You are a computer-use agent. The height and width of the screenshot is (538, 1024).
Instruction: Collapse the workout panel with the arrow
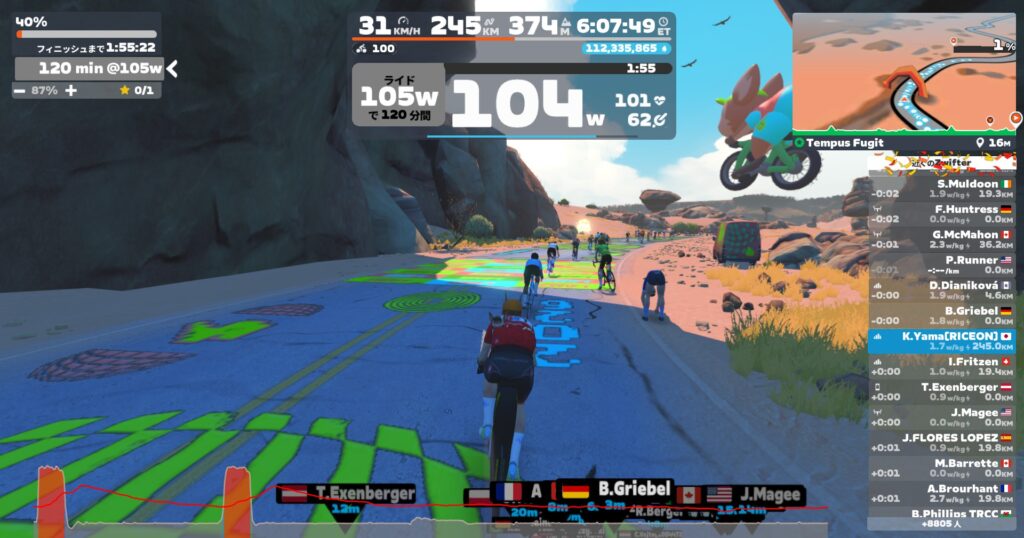(173, 68)
